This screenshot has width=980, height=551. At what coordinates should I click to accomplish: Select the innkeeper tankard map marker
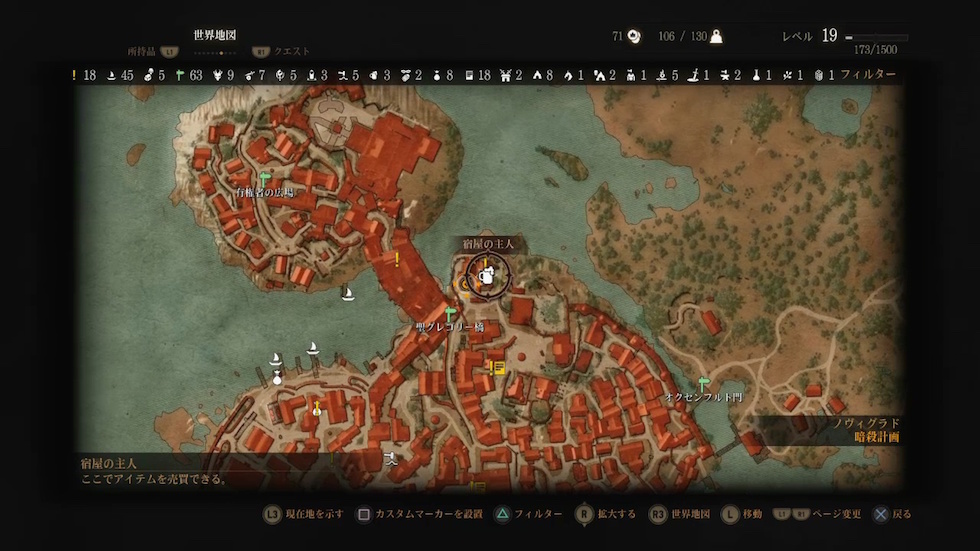click(x=485, y=274)
